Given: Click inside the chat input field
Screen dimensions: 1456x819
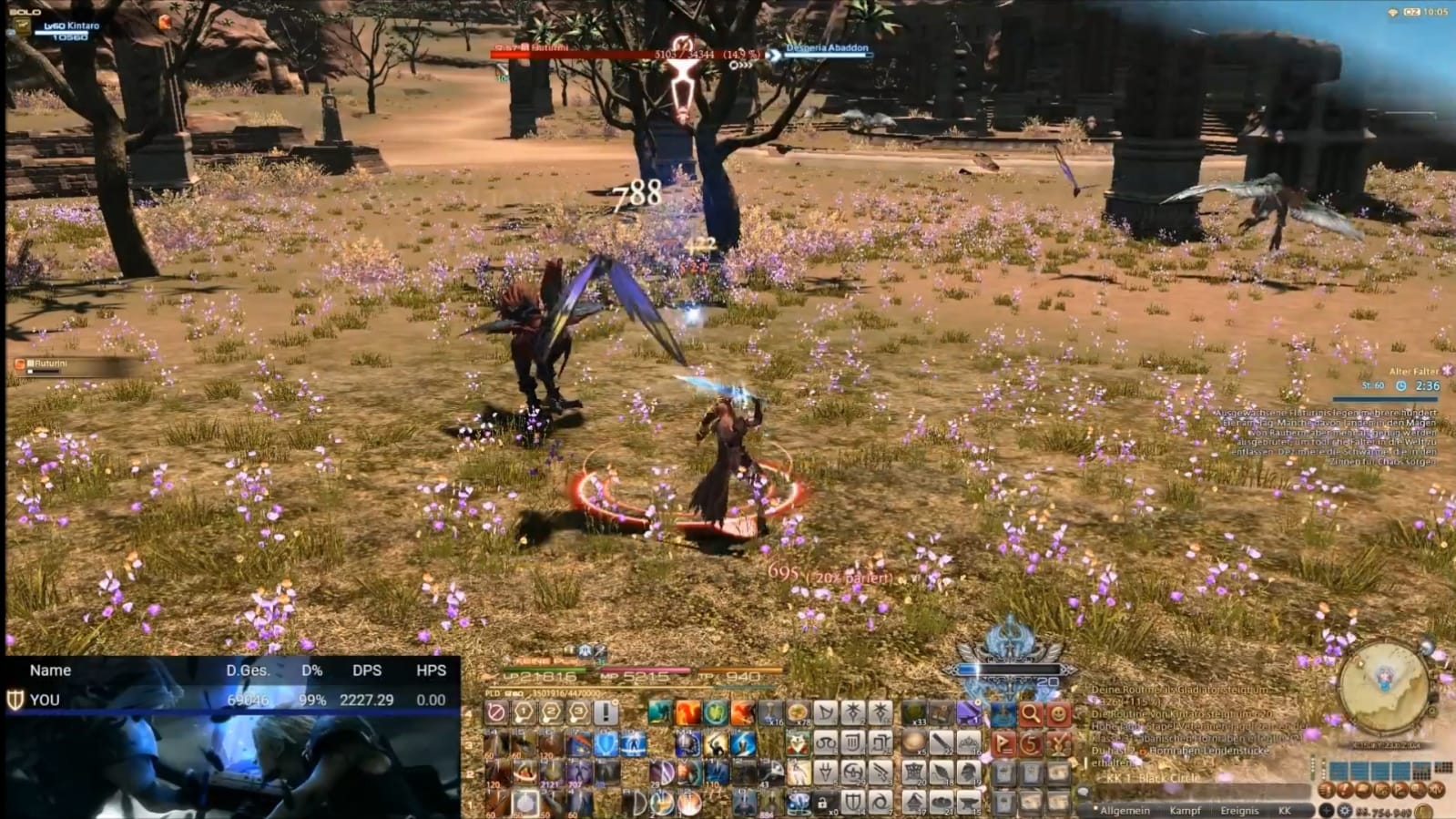Looking at the screenshot, I should pos(1194,791).
